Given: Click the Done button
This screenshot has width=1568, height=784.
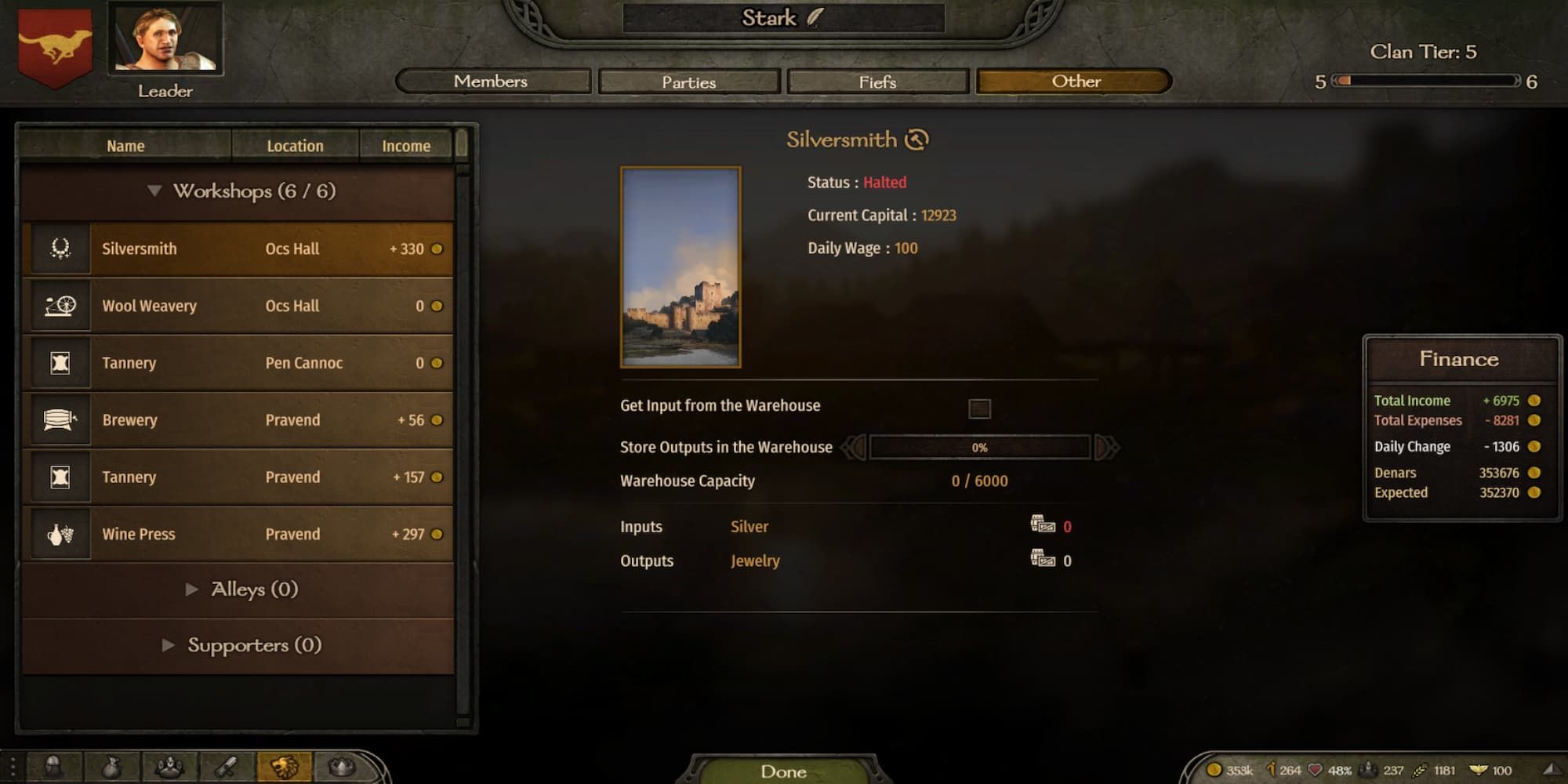Looking at the screenshot, I should [784, 771].
